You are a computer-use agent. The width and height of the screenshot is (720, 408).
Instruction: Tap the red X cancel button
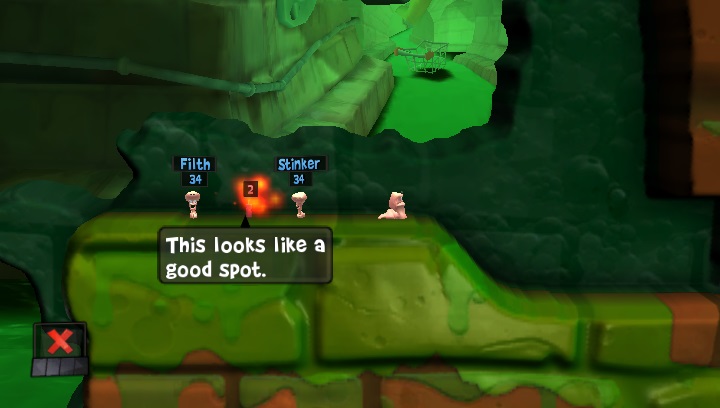click(60, 342)
